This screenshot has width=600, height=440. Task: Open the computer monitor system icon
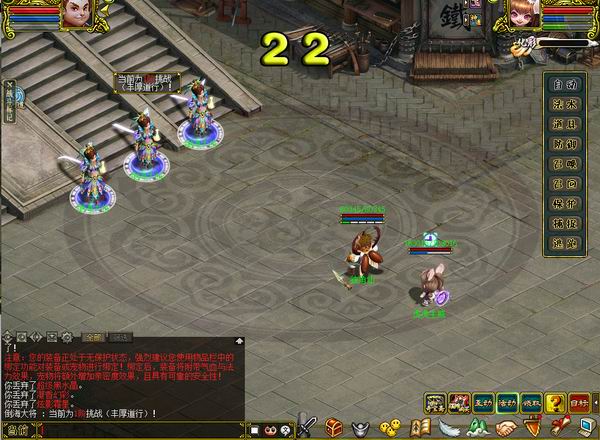click(584, 429)
